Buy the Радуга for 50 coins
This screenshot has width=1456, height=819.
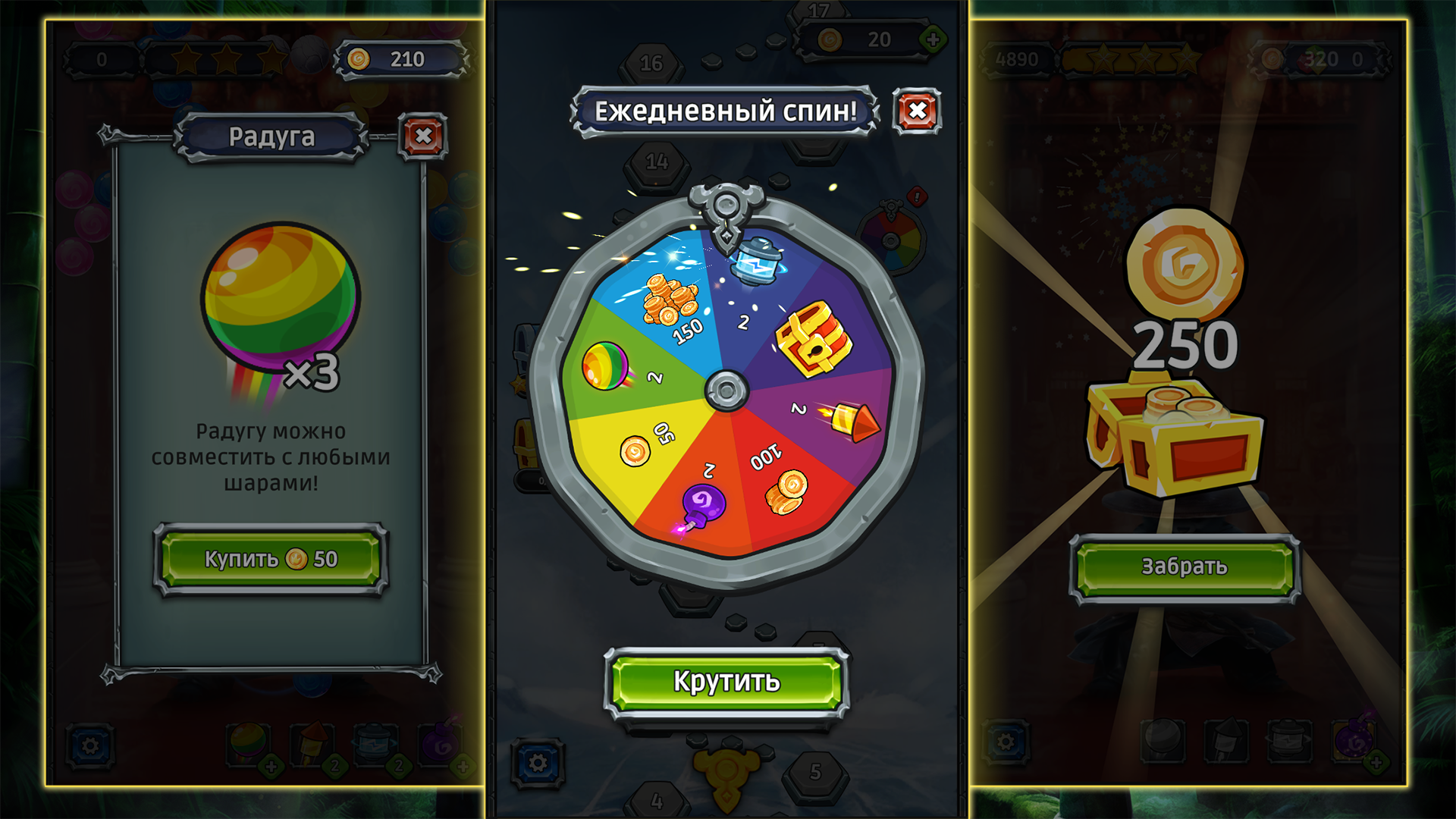269,561
